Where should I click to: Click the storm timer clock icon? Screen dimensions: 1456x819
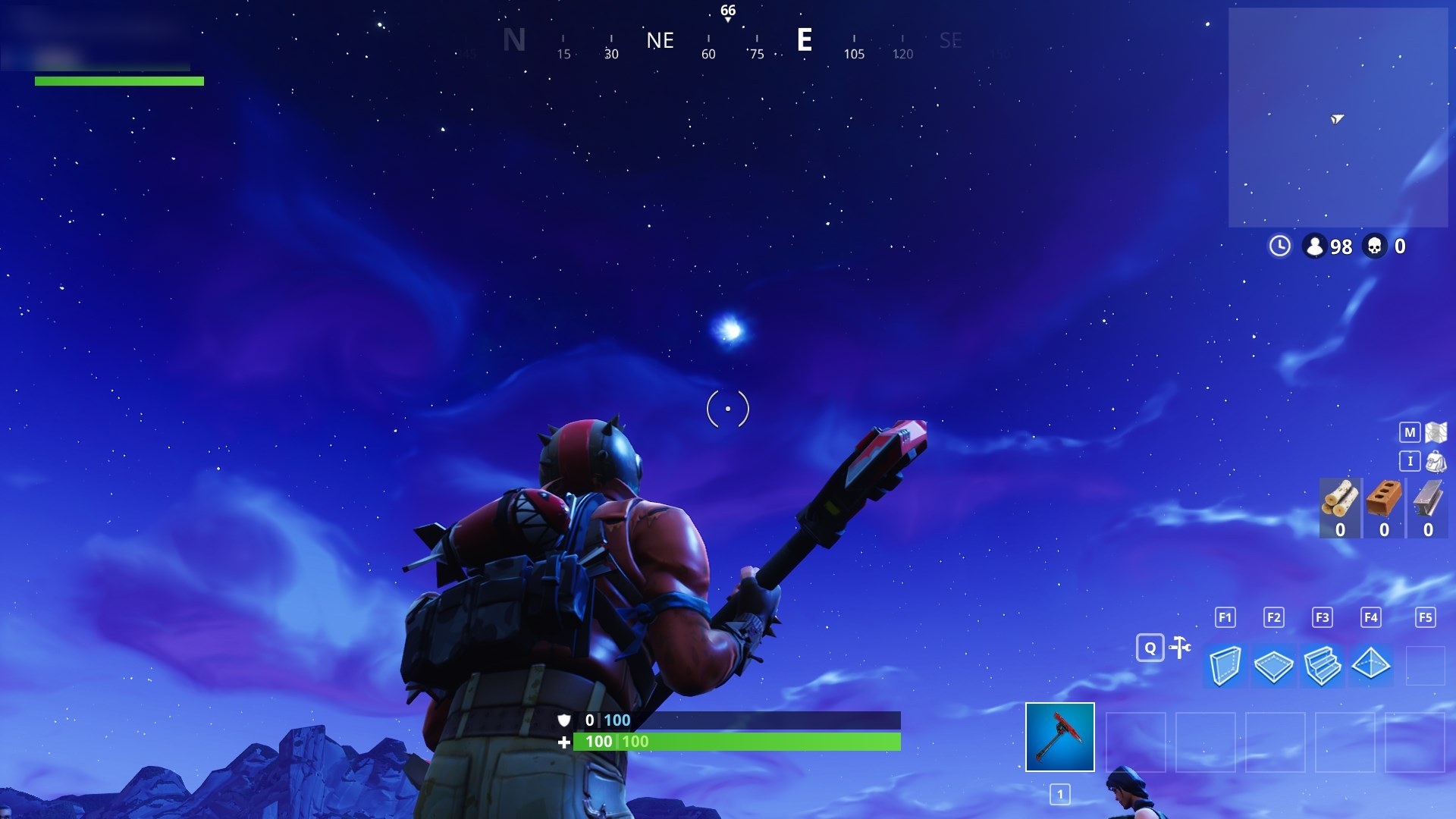1279,246
